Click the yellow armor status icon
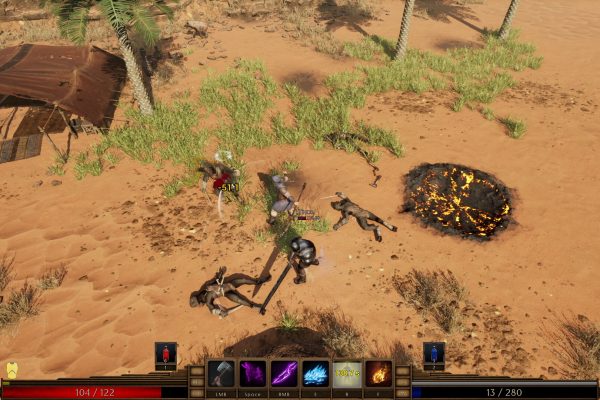 pyautogui.click(x=12, y=370)
